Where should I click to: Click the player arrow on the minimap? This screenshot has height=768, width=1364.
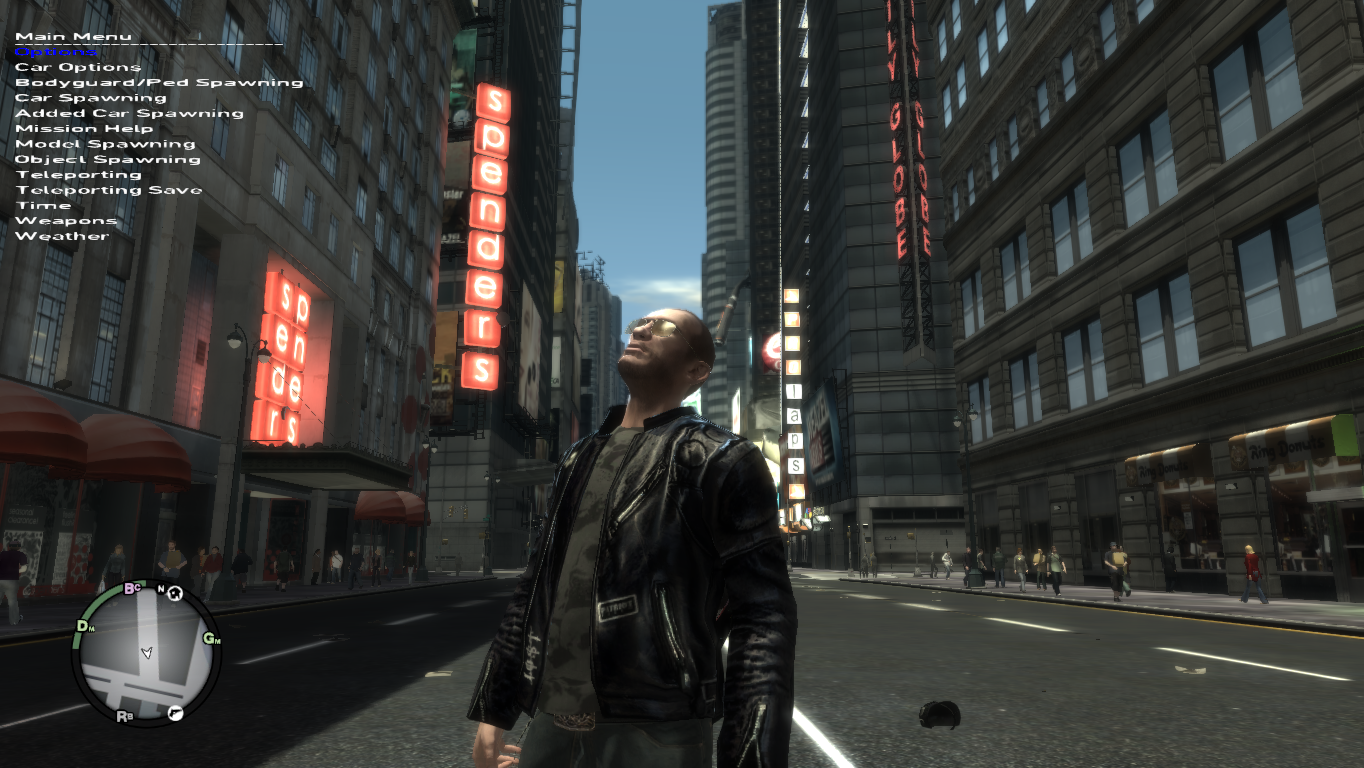[148, 652]
